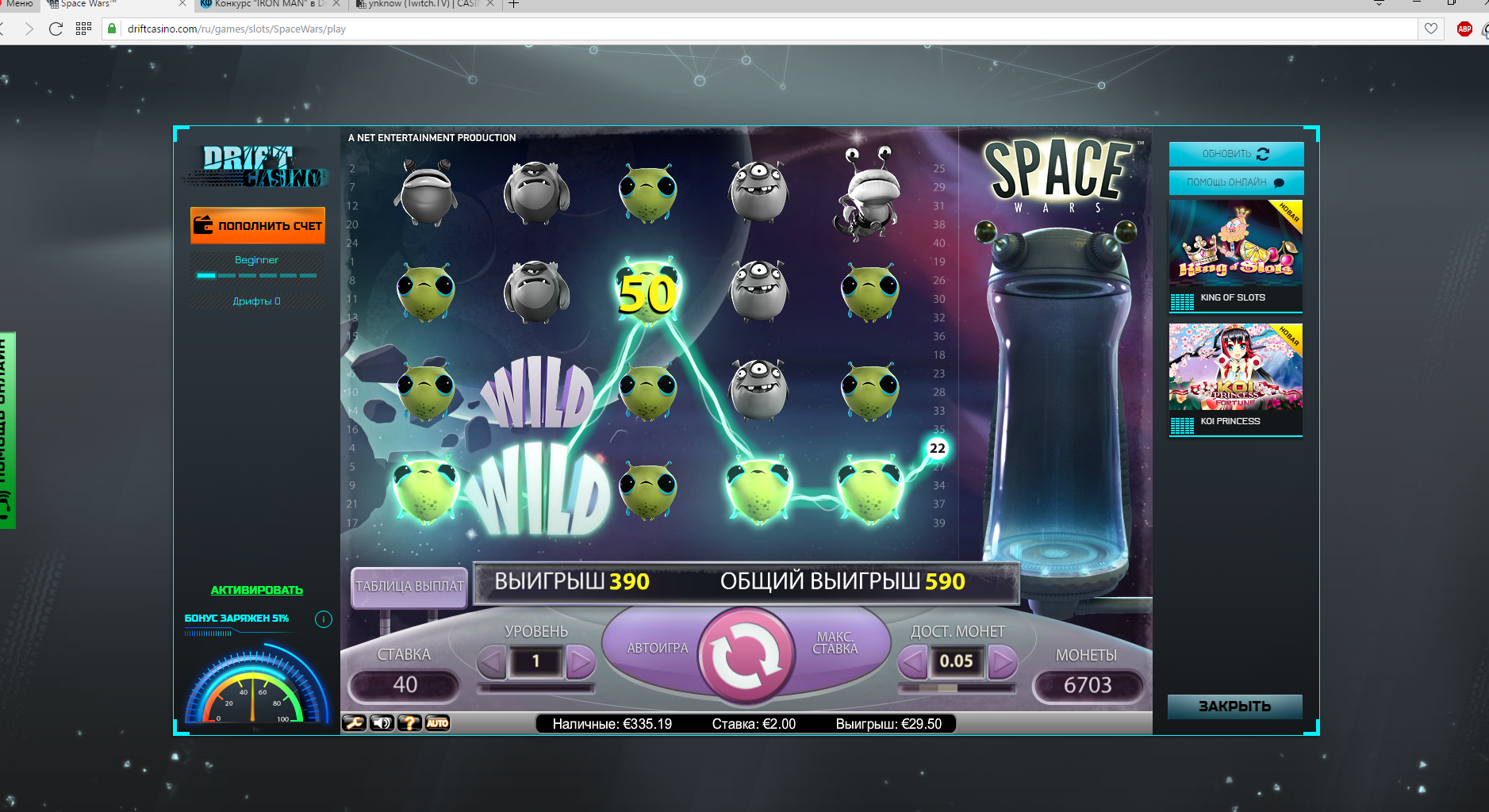Screen dimensions: 1489x812
Task: Set the max bet with МАКС. СТАВКА
Action: pyautogui.click(x=835, y=643)
